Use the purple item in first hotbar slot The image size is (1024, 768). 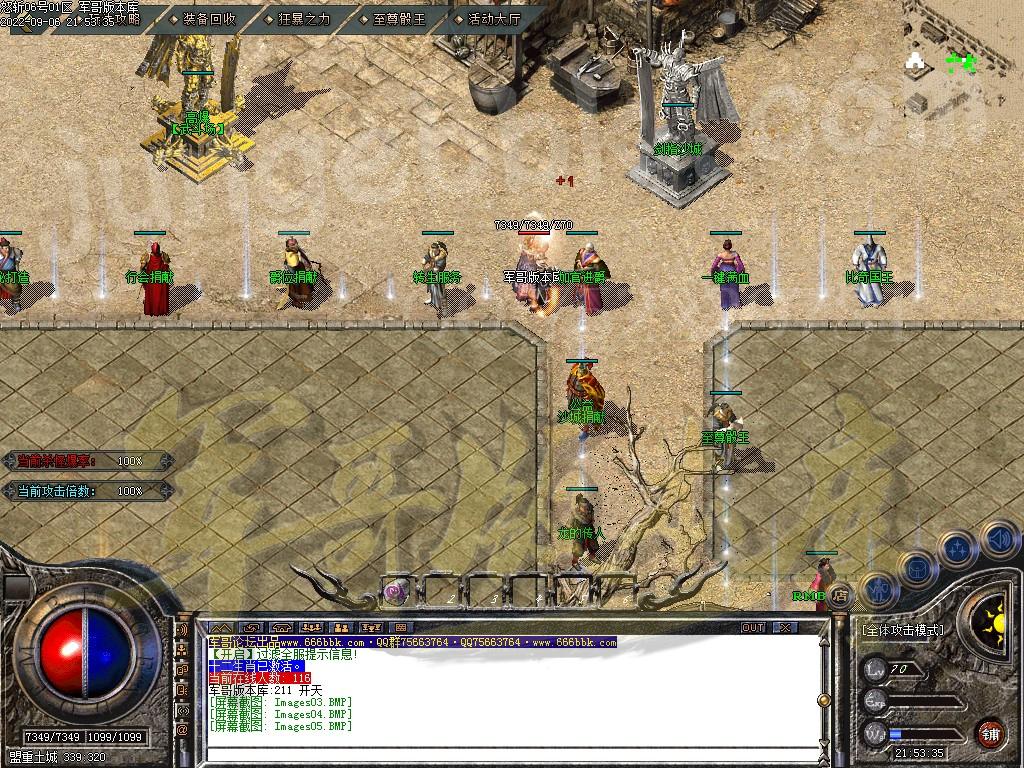397,590
